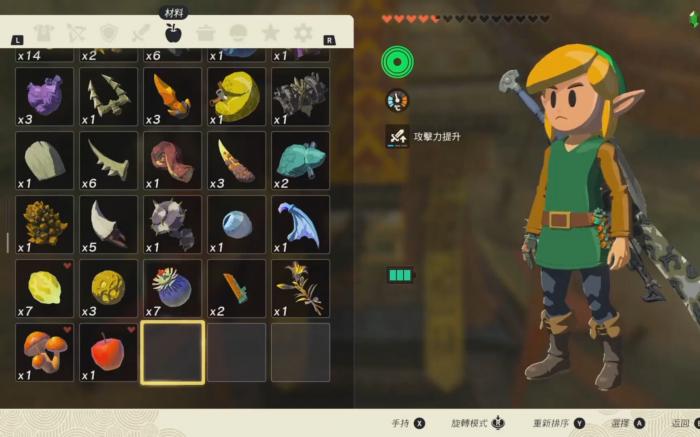This screenshot has width=700, height=437.
Task: Select the teal monster liver slot
Action: coord(300,160)
